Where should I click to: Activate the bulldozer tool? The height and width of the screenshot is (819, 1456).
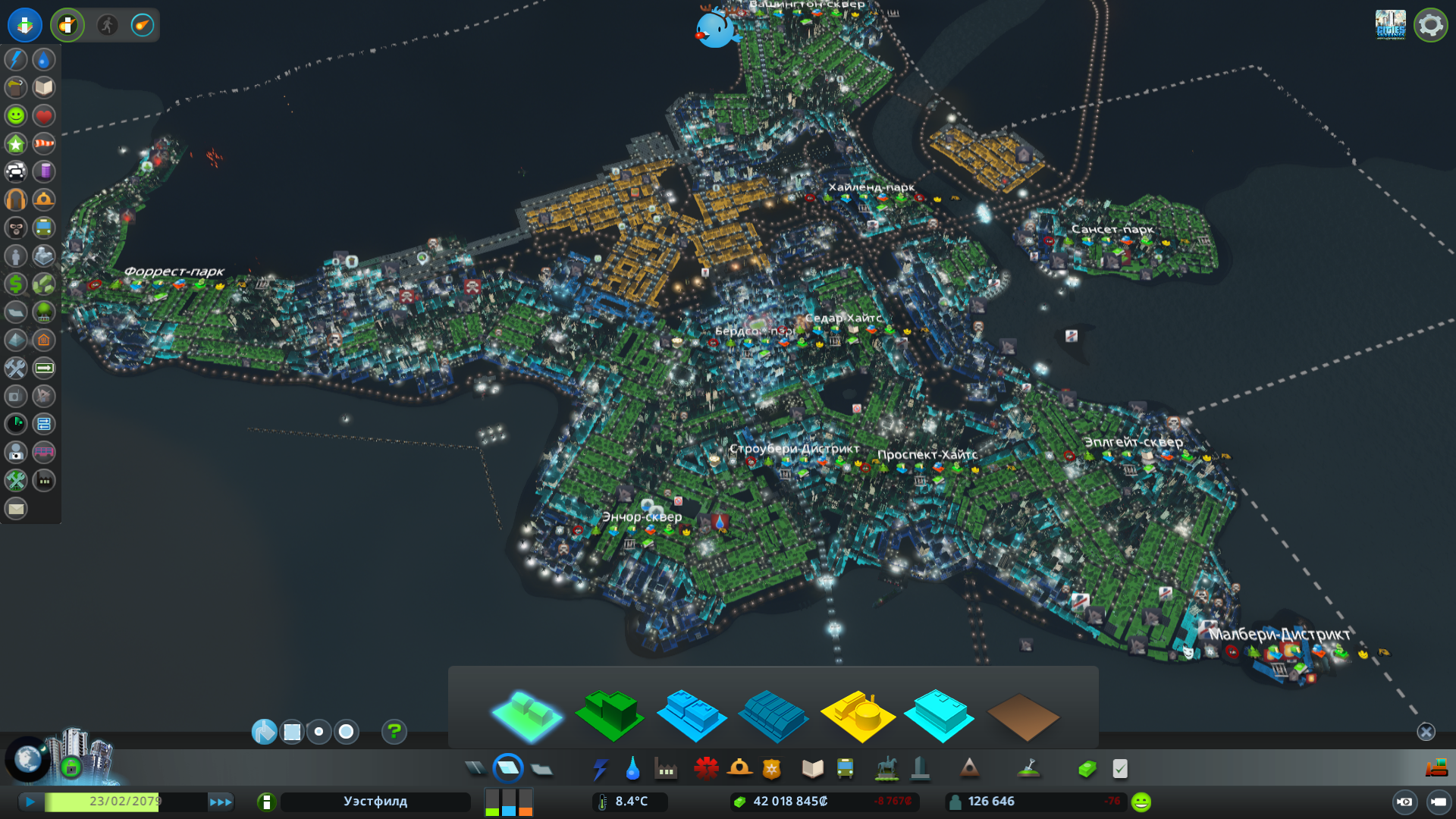tap(1436, 768)
